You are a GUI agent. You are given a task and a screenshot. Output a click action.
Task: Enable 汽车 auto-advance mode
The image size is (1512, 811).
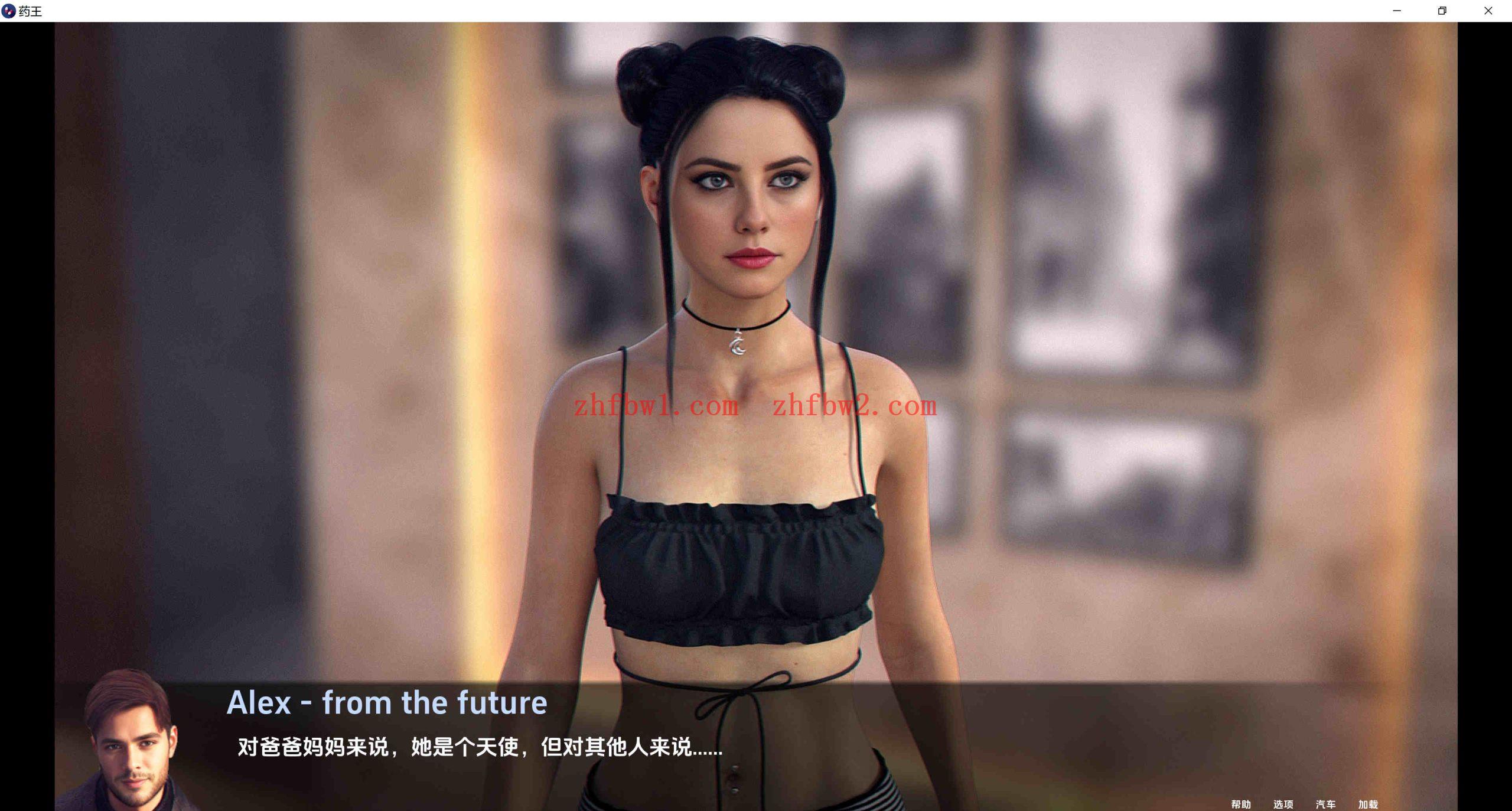(x=1327, y=804)
